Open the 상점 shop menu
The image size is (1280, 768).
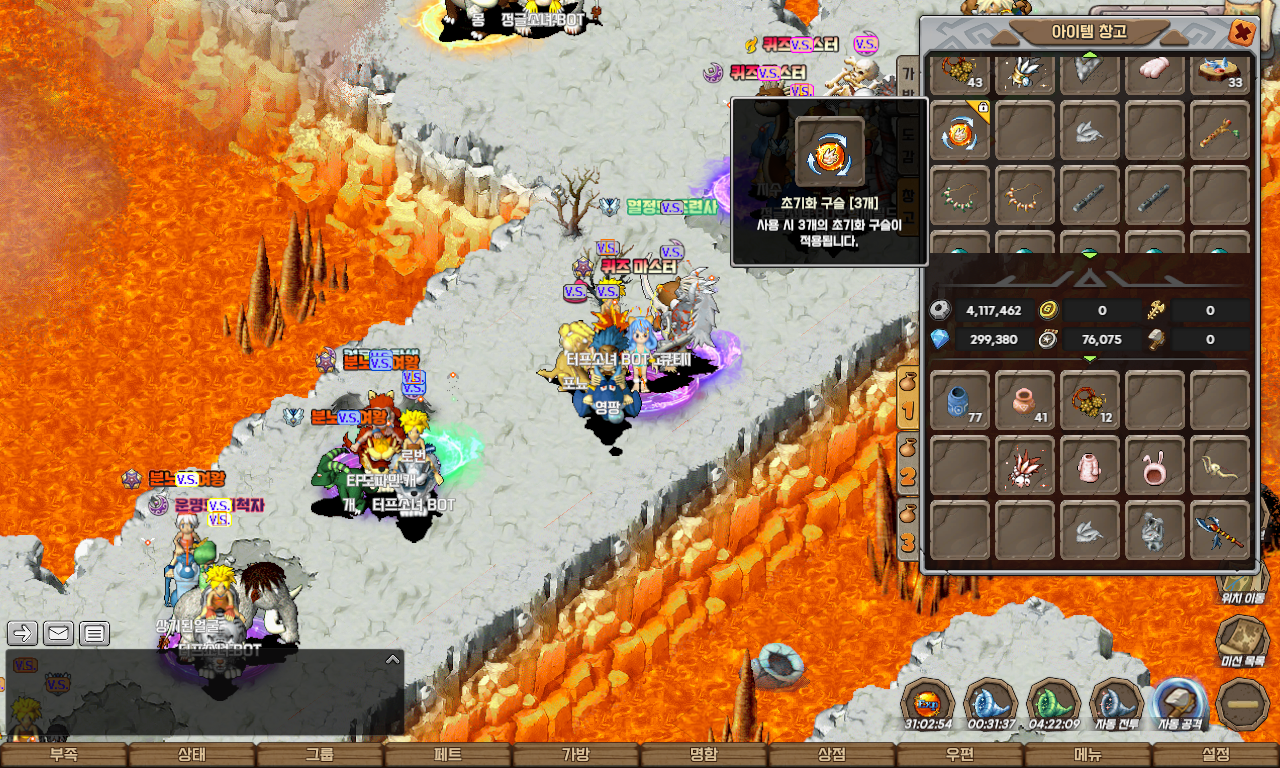click(832, 755)
